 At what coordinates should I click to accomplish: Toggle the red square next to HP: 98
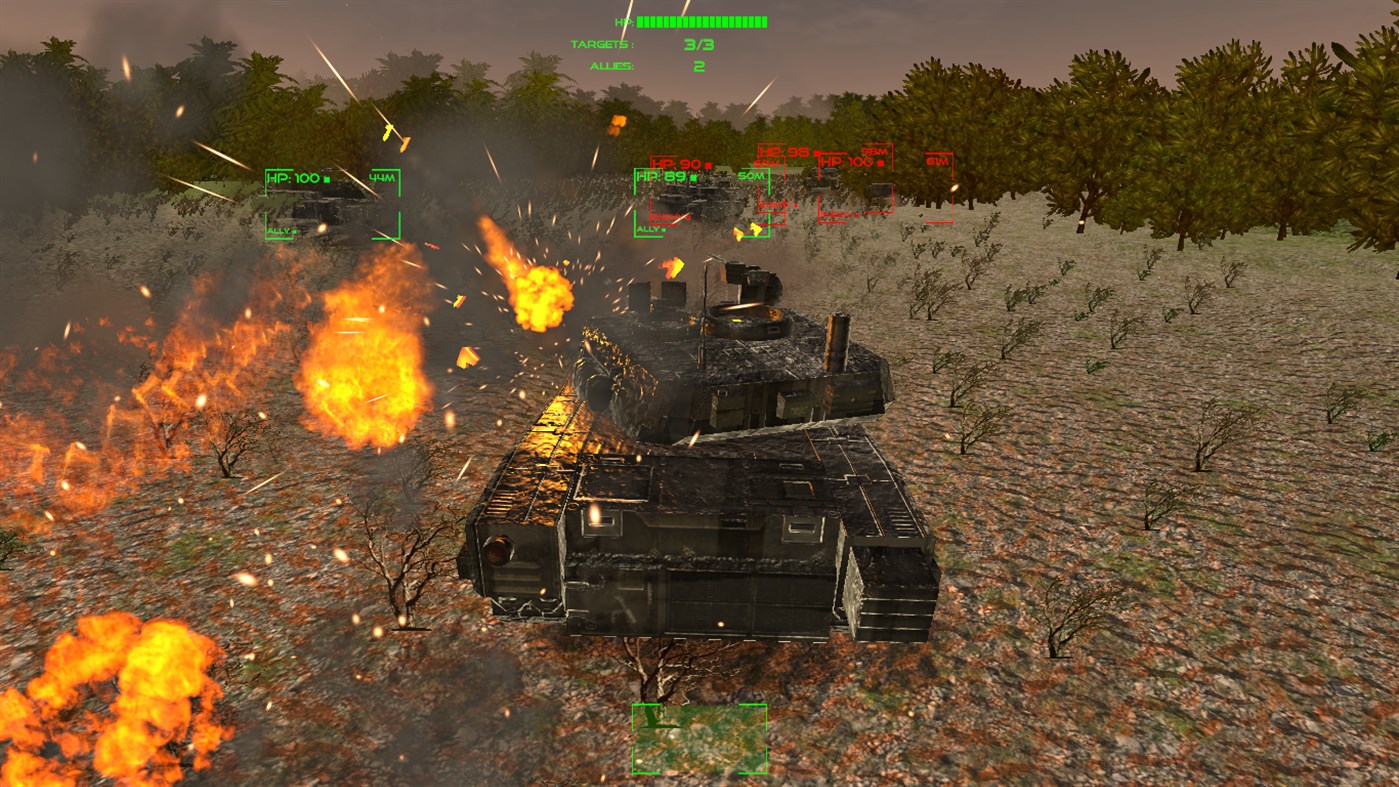pos(816,152)
